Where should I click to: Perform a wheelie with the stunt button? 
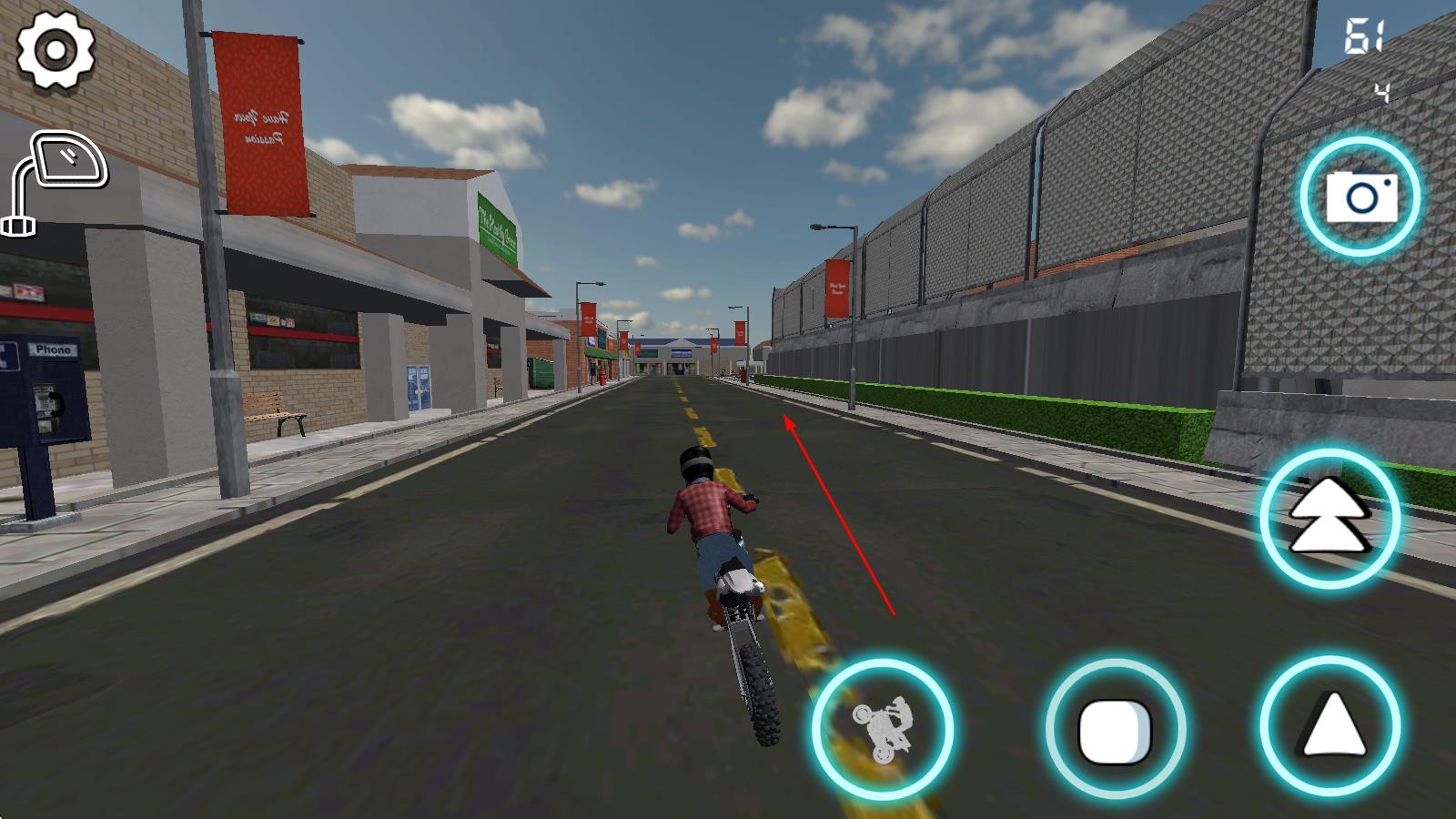pos(882,729)
